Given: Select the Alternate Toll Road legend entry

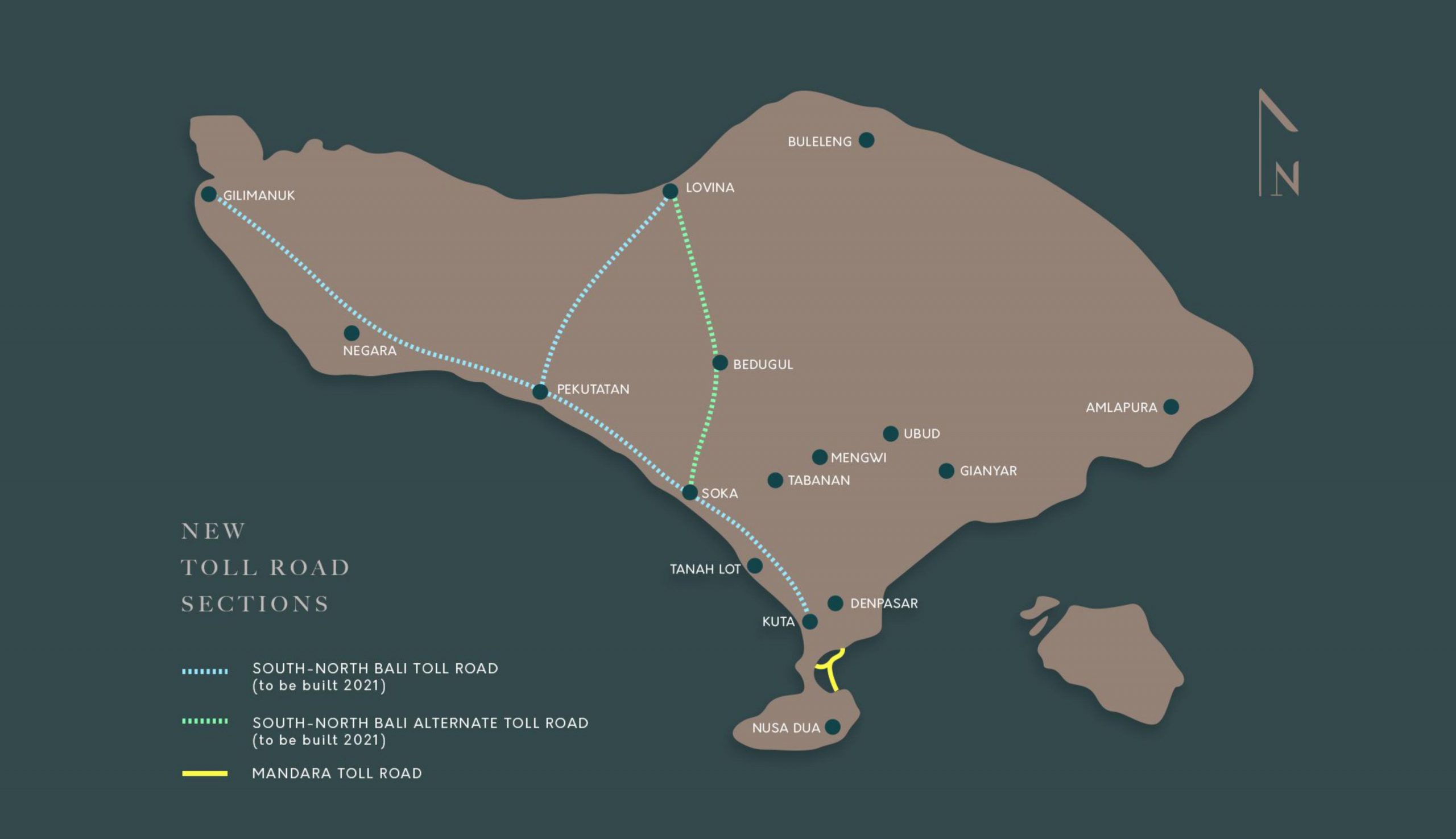Looking at the screenshot, I should click(420, 731).
